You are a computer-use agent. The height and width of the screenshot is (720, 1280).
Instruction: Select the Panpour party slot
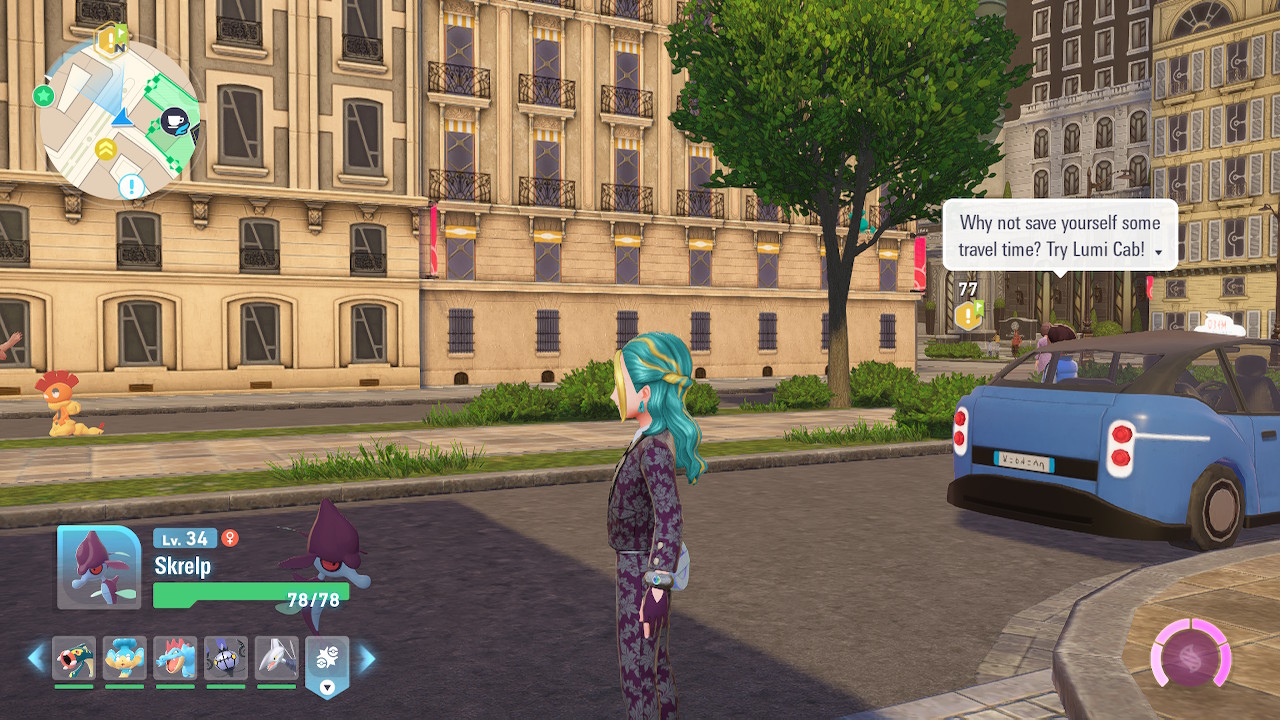pyautogui.click(x=125, y=658)
